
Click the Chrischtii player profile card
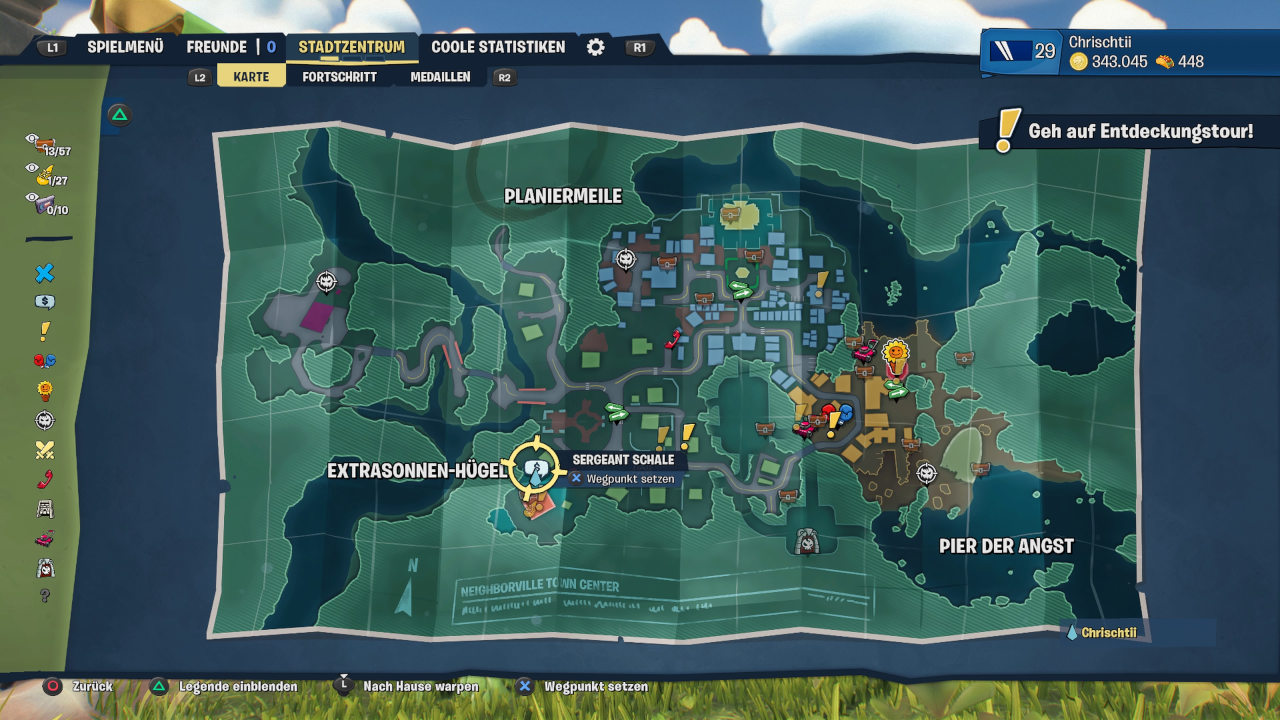pos(1128,52)
